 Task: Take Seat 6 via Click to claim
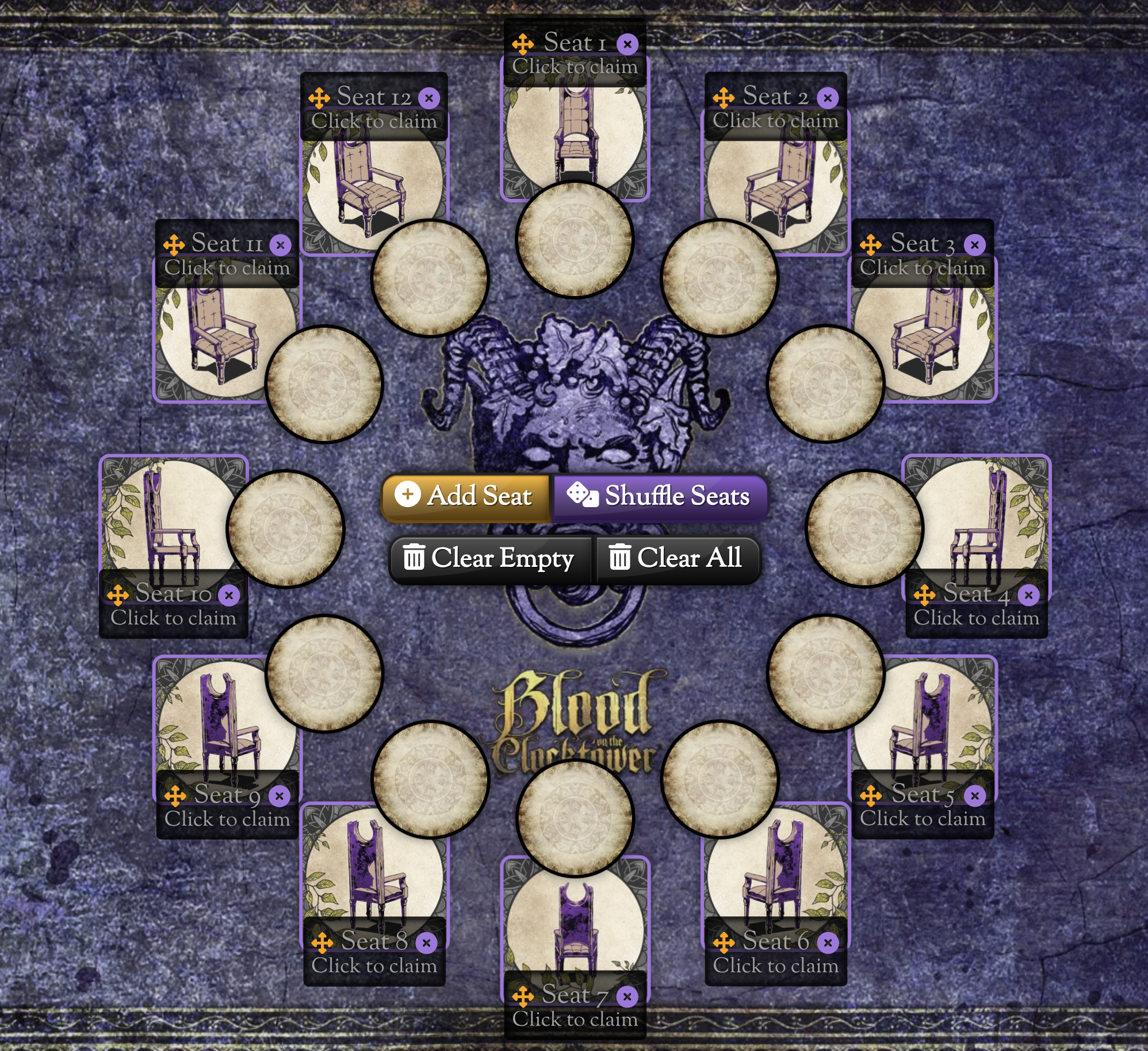(775, 965)
